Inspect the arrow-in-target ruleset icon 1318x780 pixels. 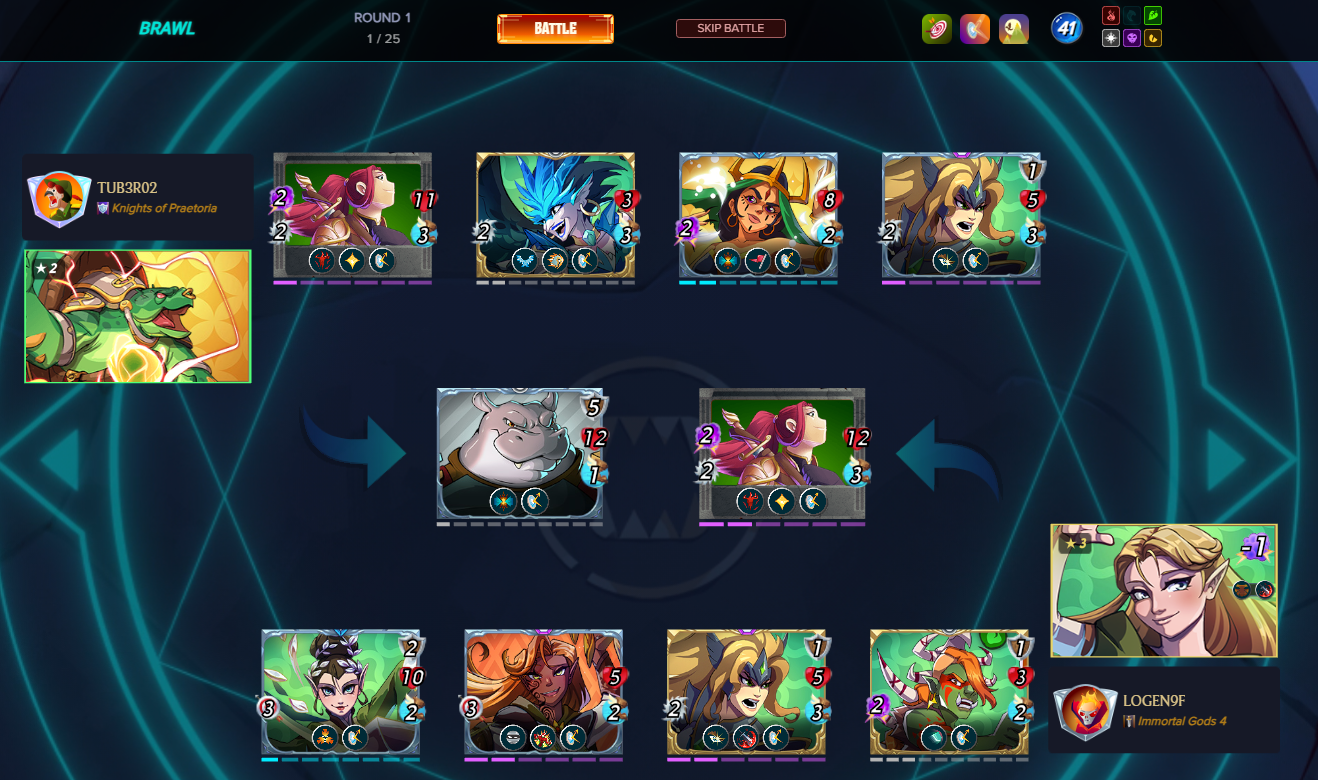(937, 29)
